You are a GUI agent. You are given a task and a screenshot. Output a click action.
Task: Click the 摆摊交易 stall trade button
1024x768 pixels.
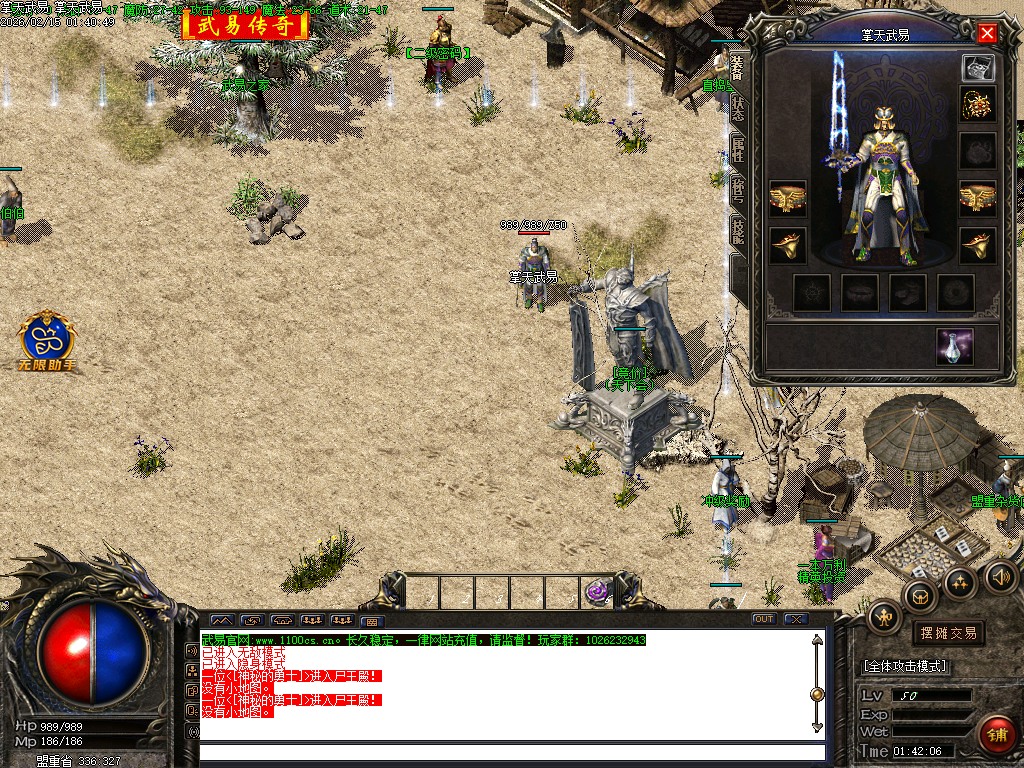[947, 633]
